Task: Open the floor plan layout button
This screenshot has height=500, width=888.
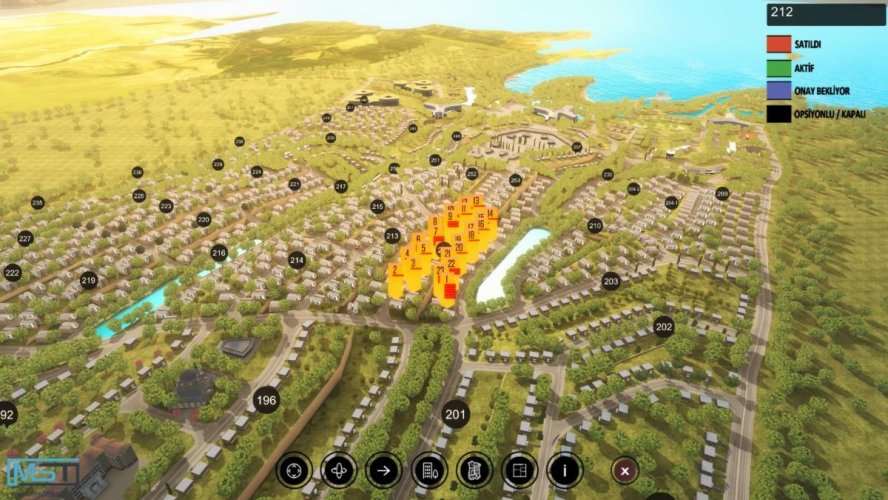Action: pyautogui.click(x=519, y=469)
